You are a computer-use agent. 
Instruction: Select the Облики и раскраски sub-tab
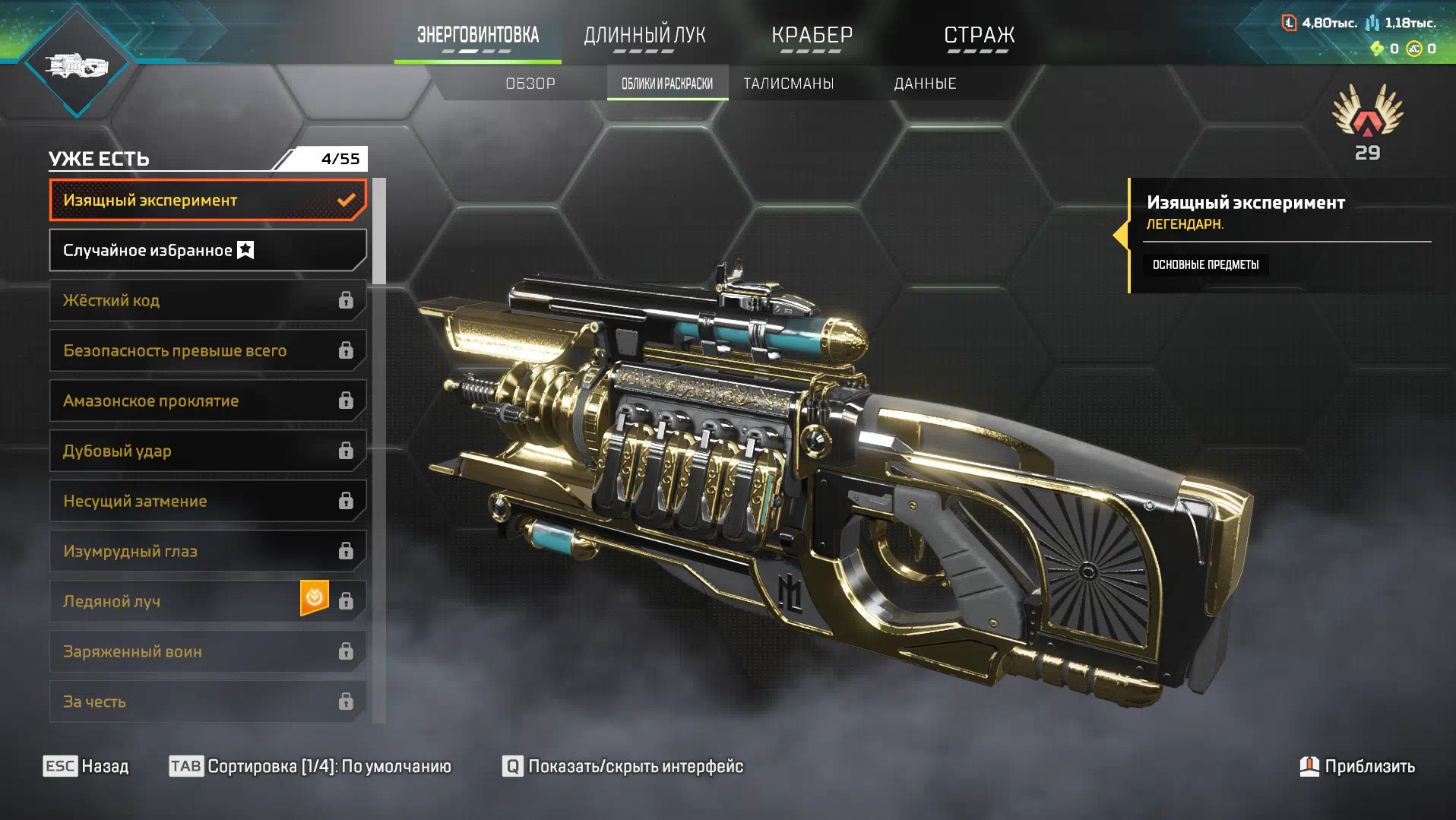[667, 84]
